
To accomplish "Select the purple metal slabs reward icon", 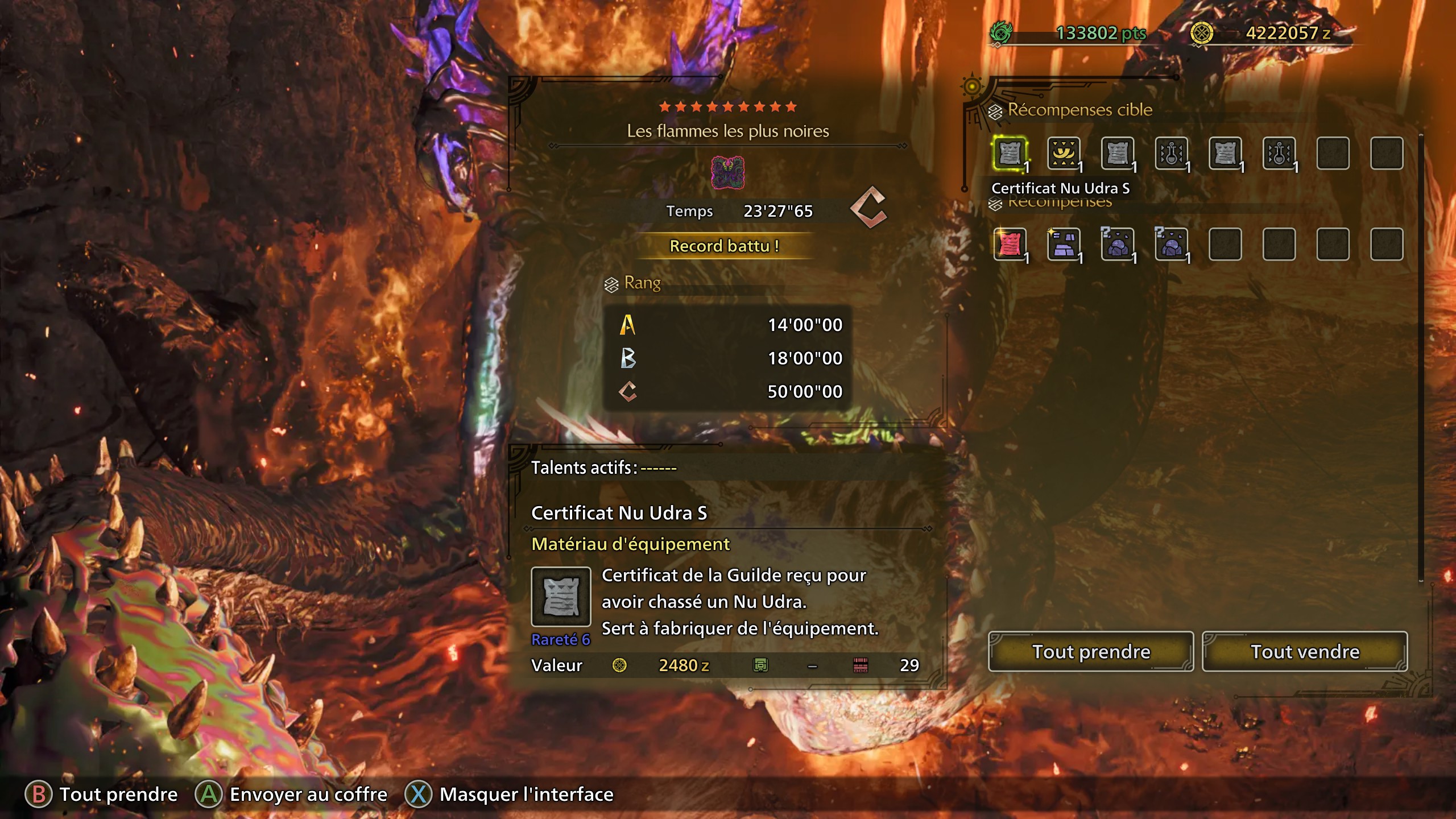I will tap(1065, 245).
